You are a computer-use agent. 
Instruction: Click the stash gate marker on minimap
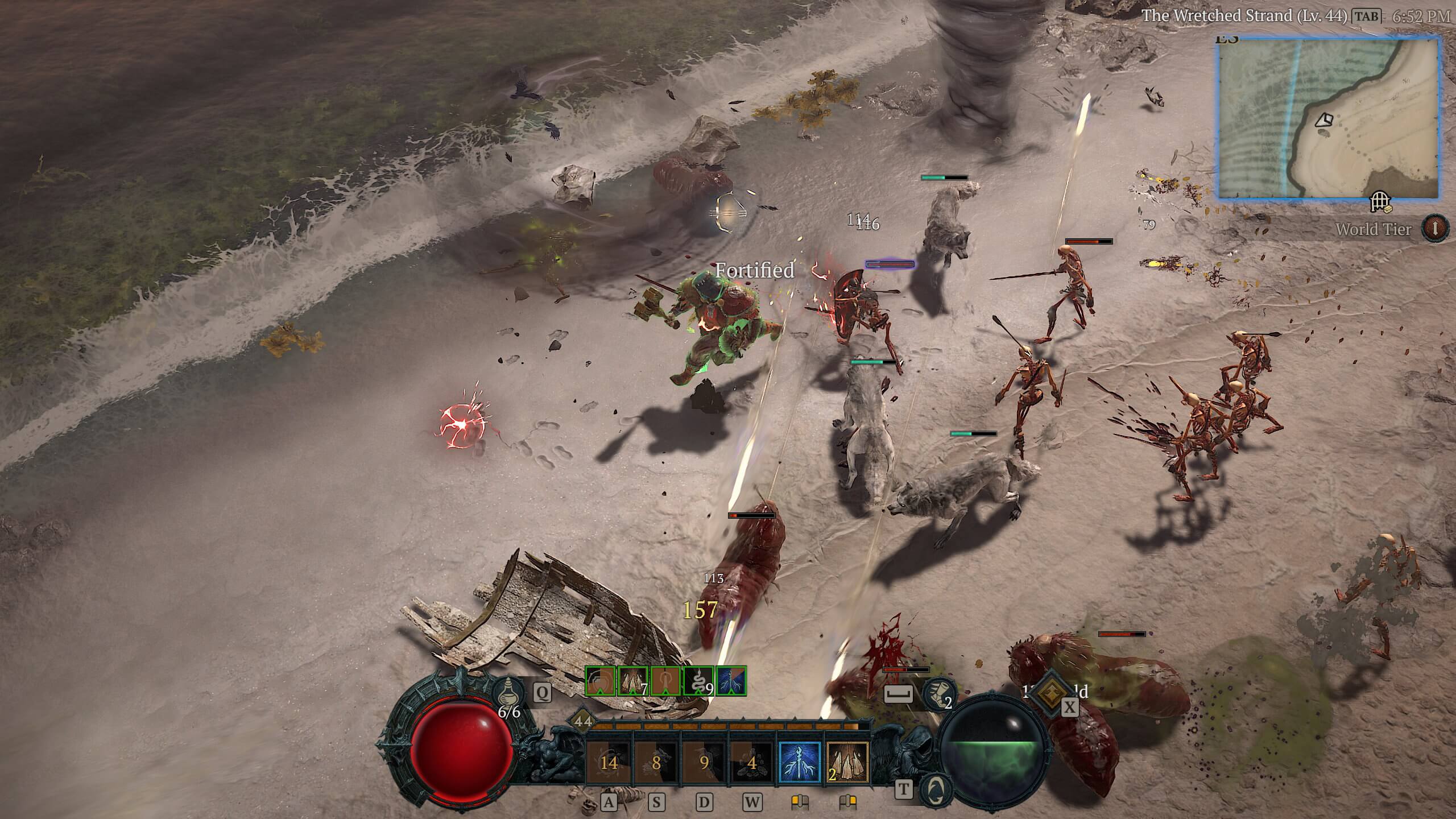(1380, 201)
